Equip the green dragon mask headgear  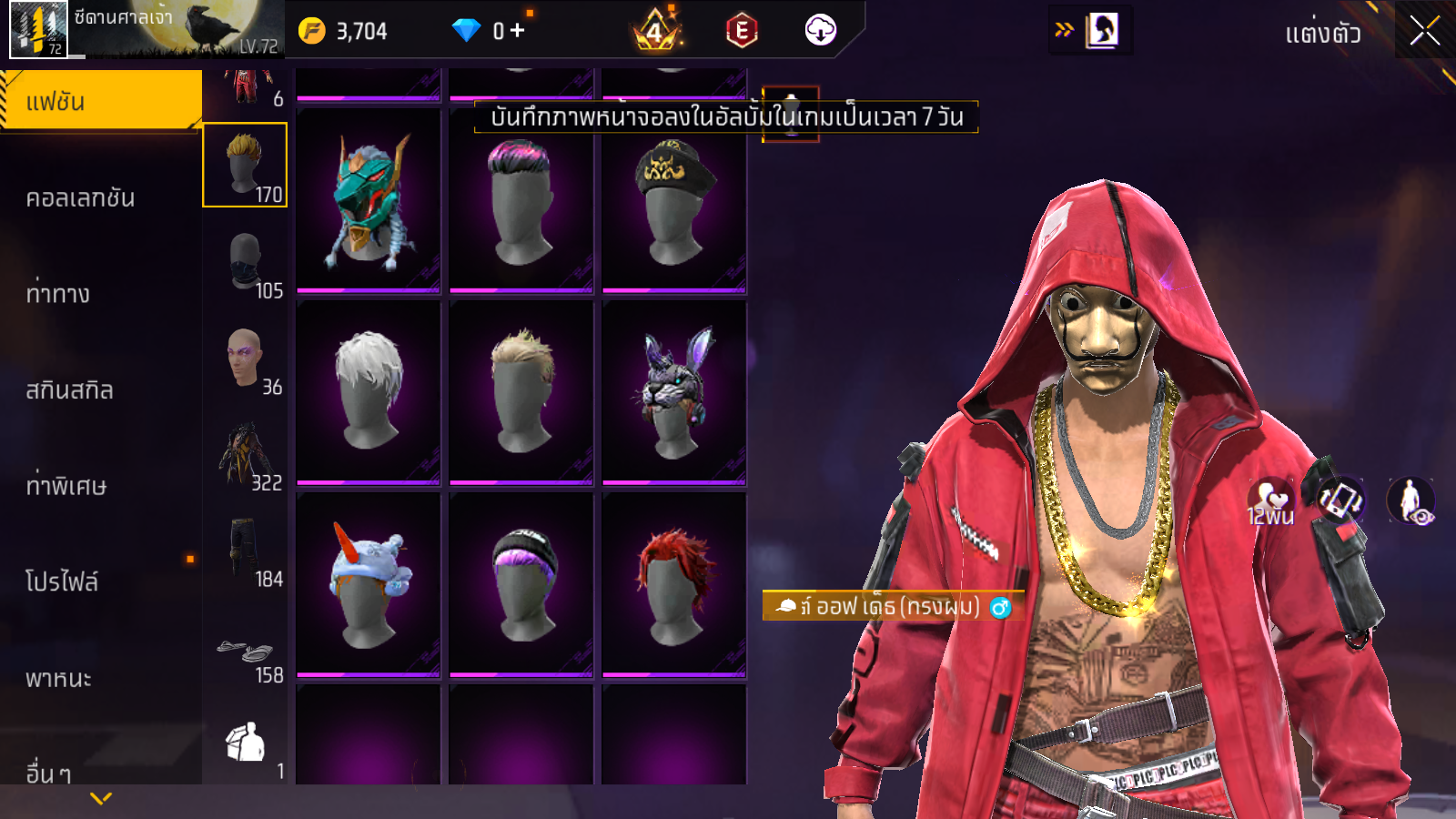click(369, 201)
